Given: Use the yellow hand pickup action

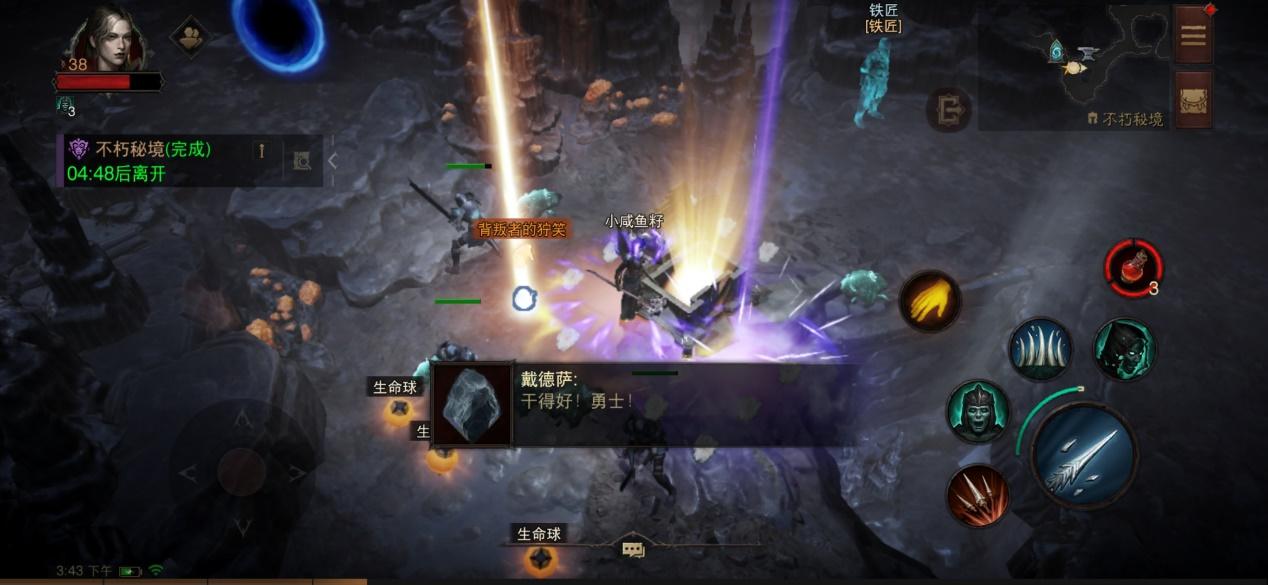Looking at the screenshot, I should click(929, 301).
